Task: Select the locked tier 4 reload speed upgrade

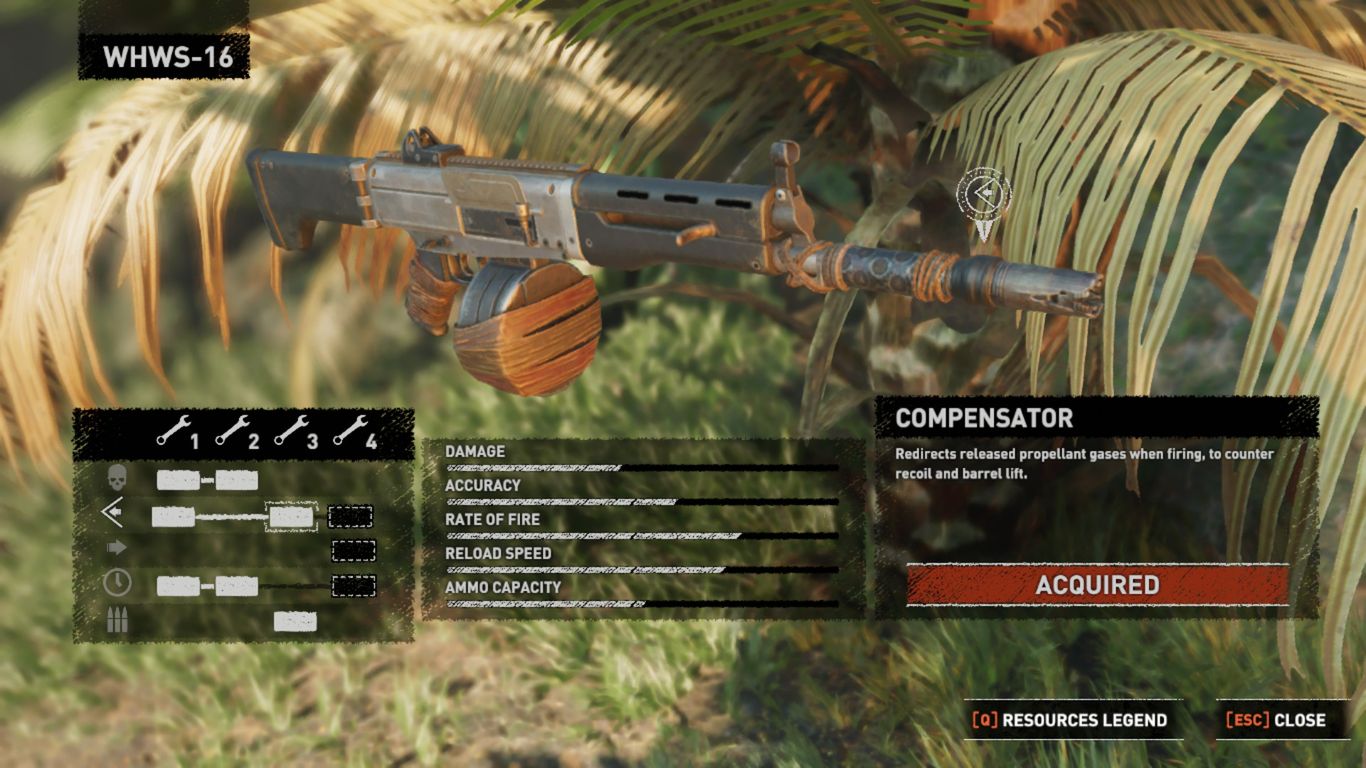Action: coord(353,586)
